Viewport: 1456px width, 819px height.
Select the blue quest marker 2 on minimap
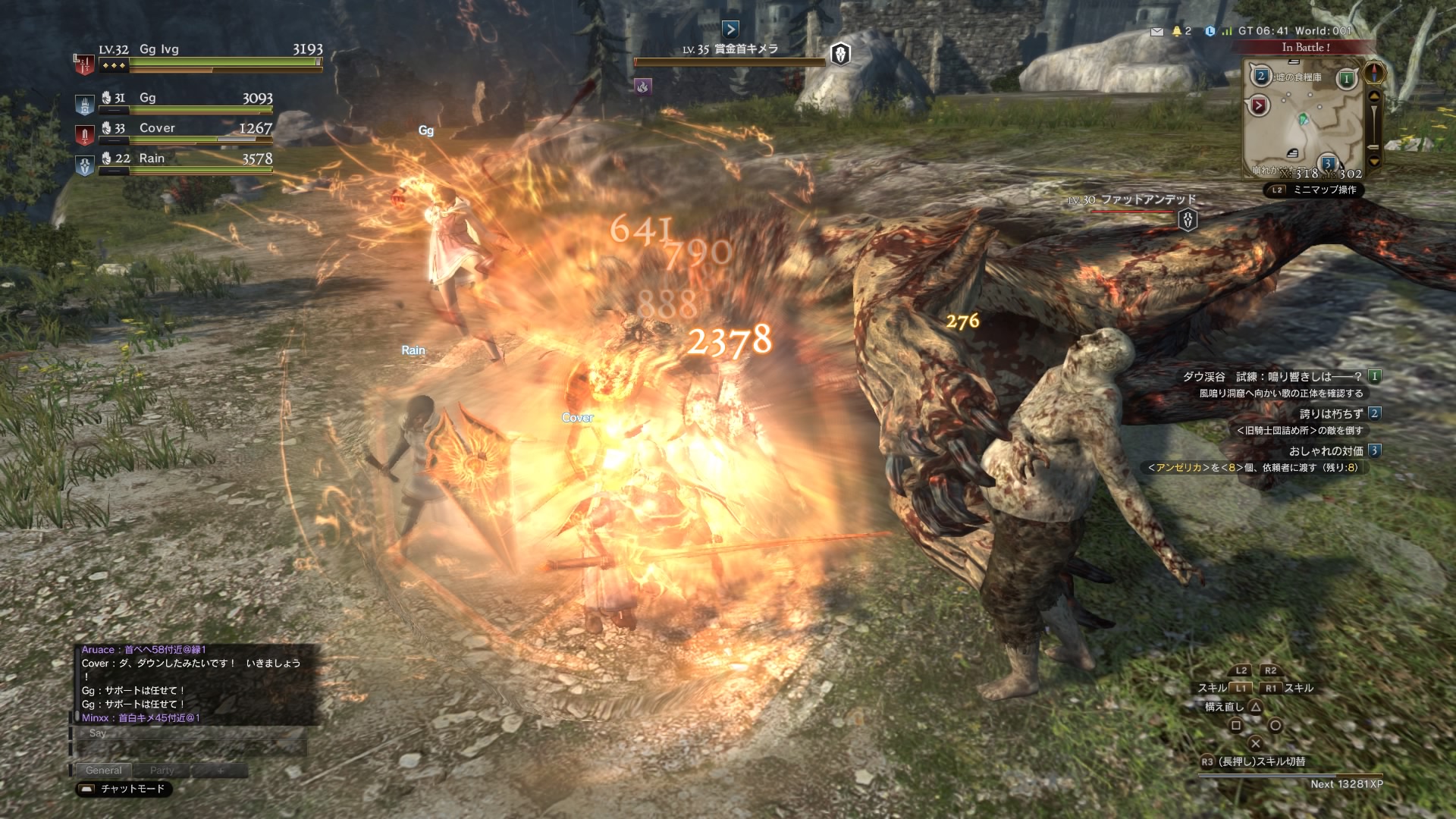[x=1260, y=76]
